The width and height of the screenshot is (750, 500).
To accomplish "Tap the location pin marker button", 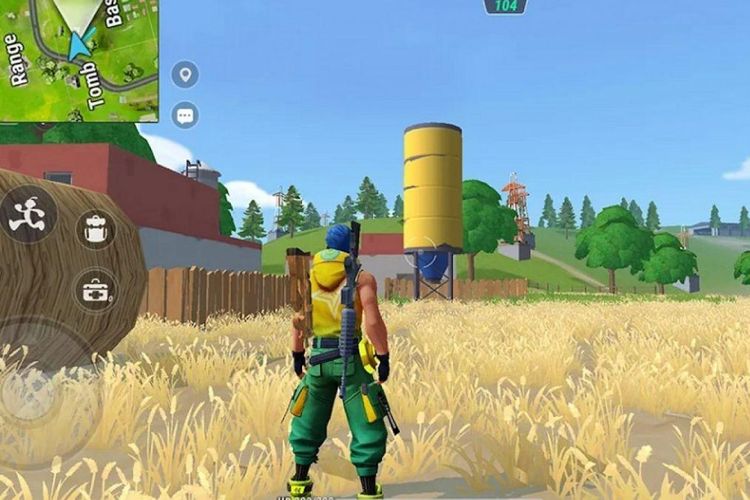I will 185,74.
